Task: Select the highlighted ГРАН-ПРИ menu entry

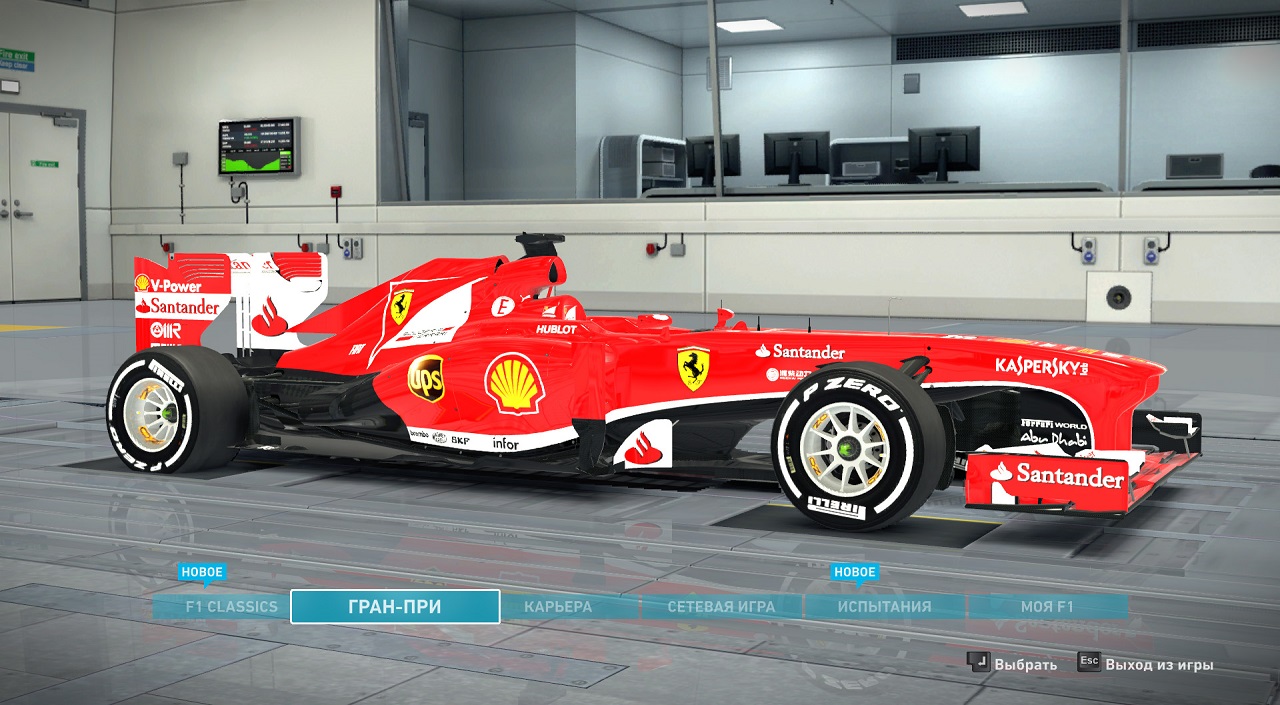Action: [x=395, y=606]
